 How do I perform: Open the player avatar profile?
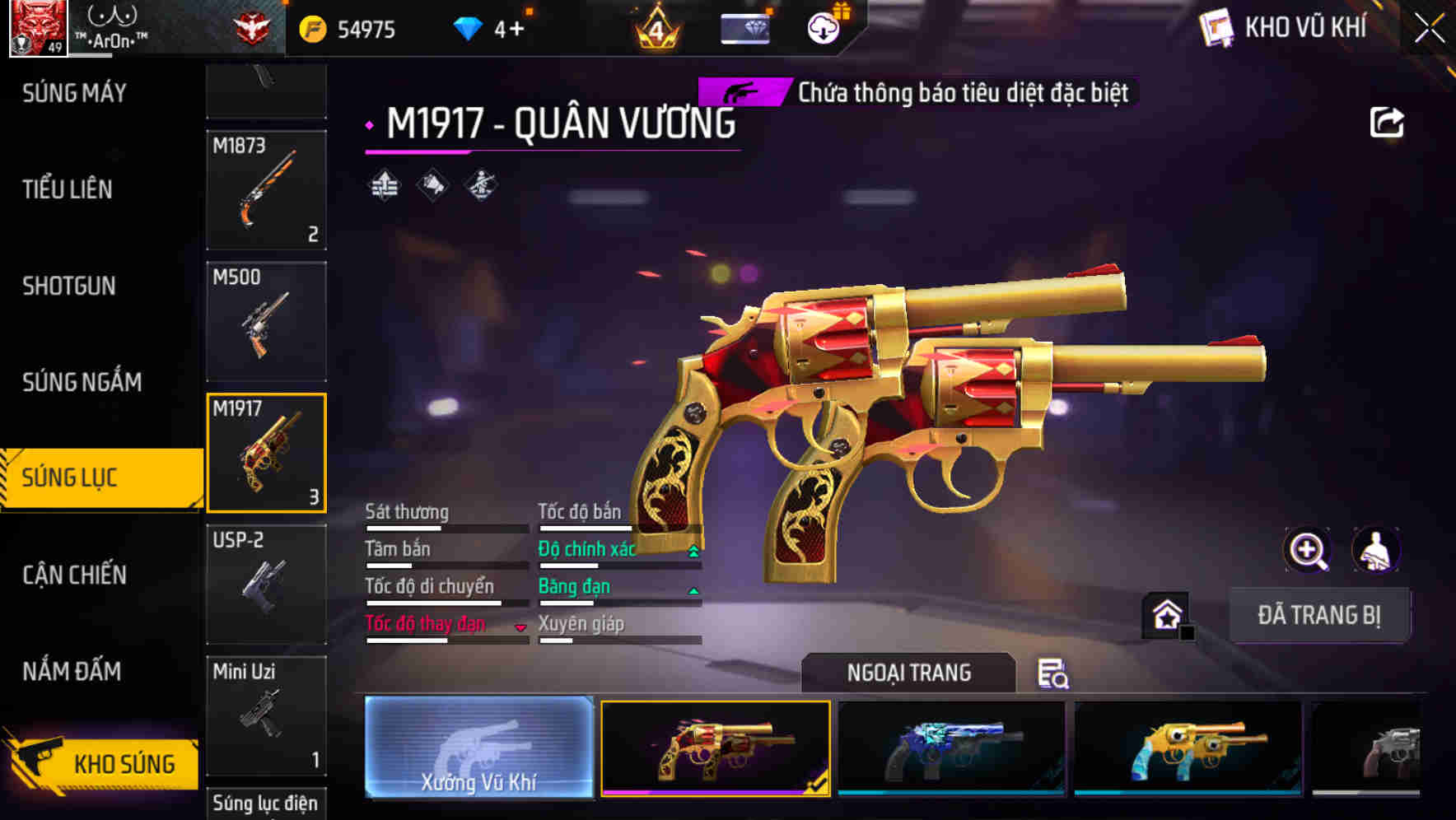pos(36,26)
